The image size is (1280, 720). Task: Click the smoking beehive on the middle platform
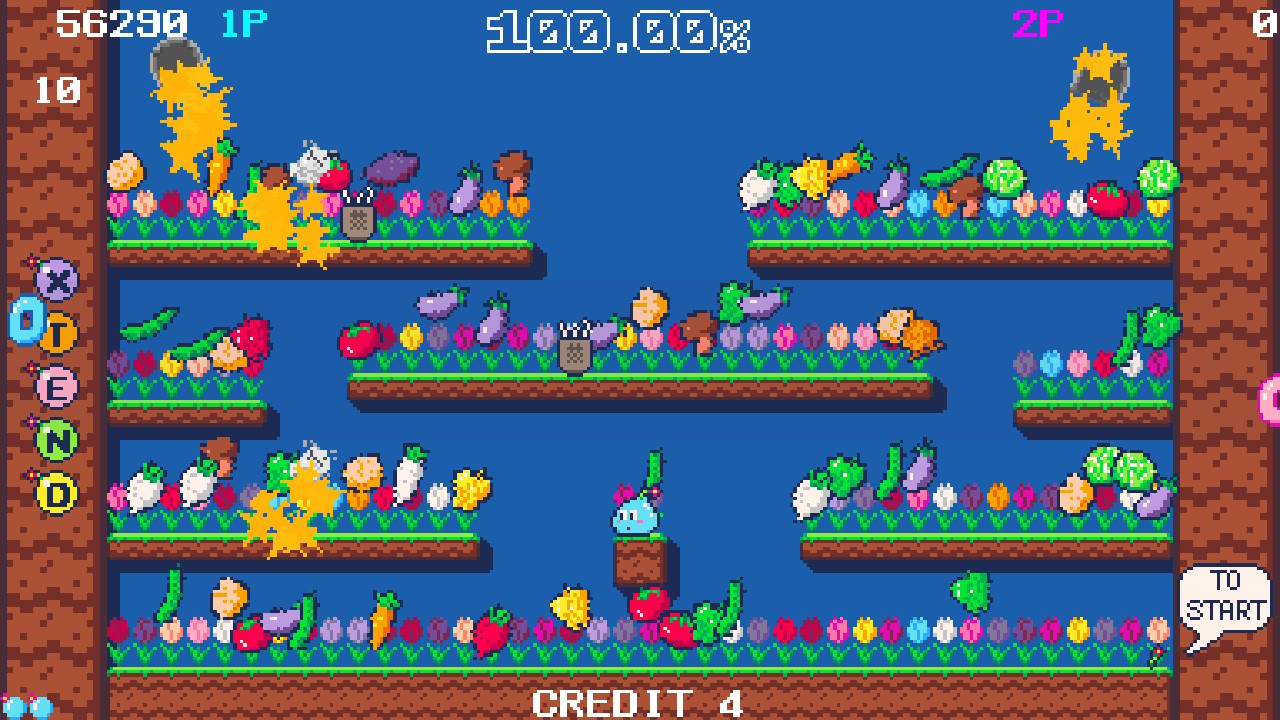pyautogui.click(x=573, y=352)
